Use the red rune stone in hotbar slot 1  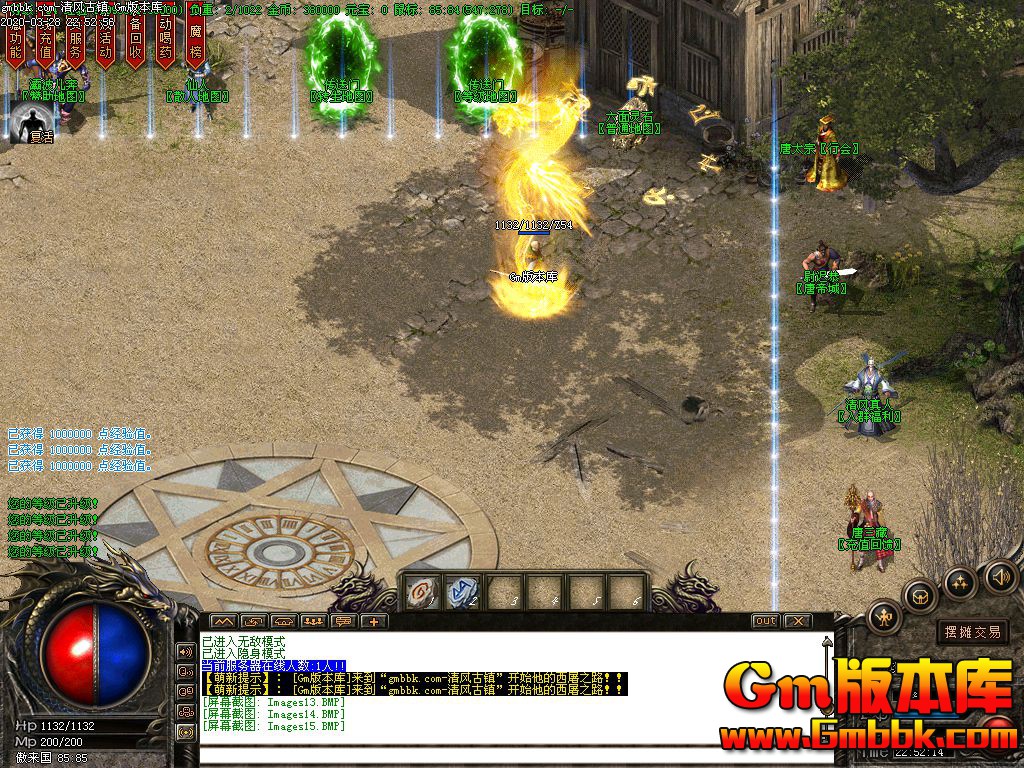[x=422, y=591]
